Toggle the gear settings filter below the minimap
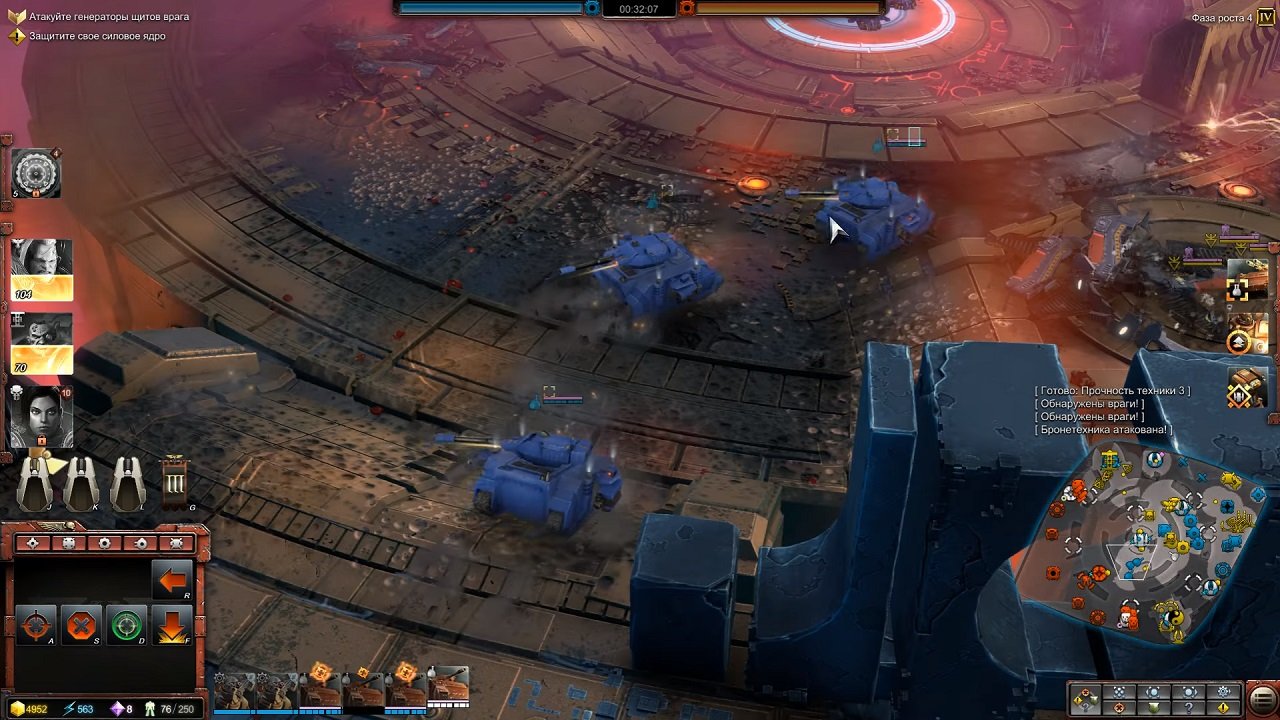Image resolution: width=1280 pixels, height=720 pixels. coord(1222,692)
